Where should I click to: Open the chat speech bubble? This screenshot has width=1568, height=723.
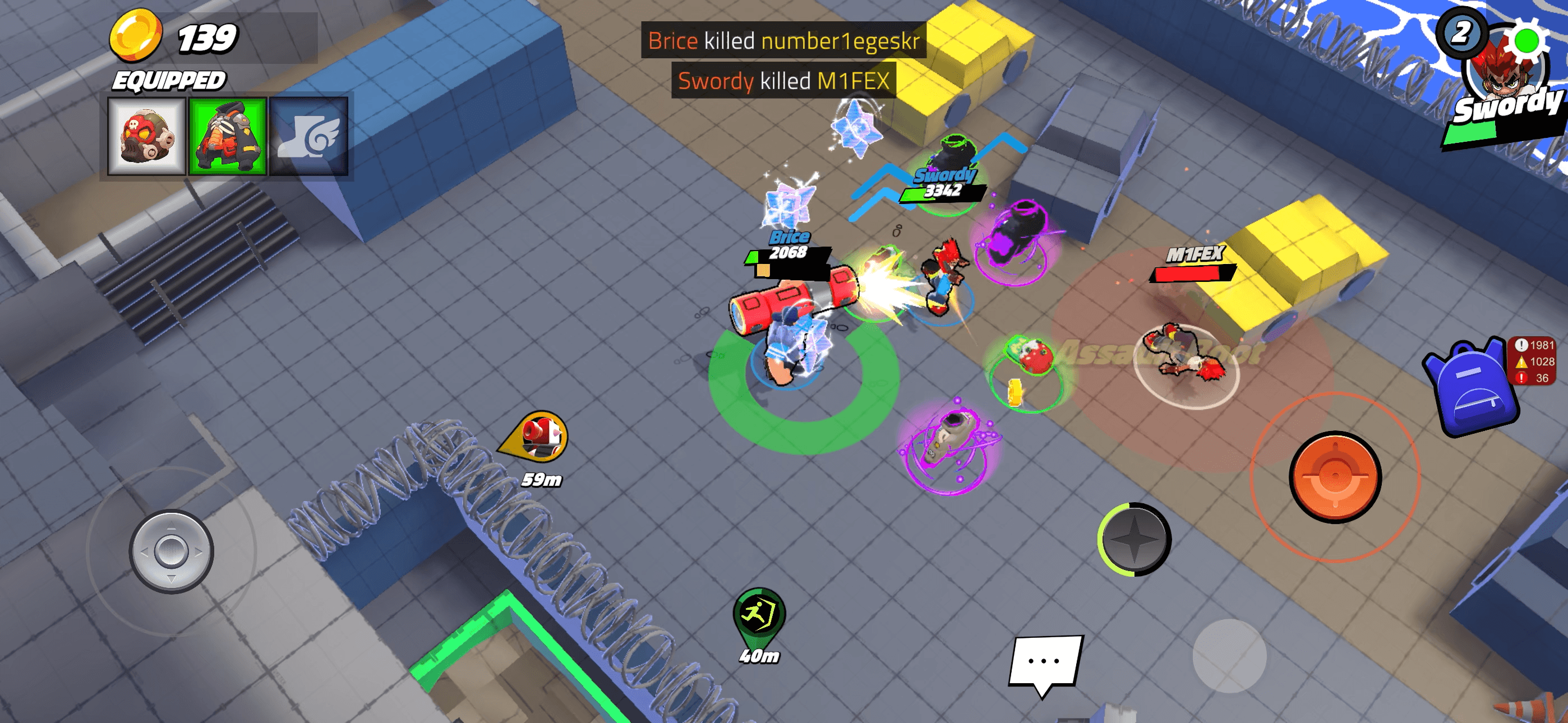click(1045, 661)
